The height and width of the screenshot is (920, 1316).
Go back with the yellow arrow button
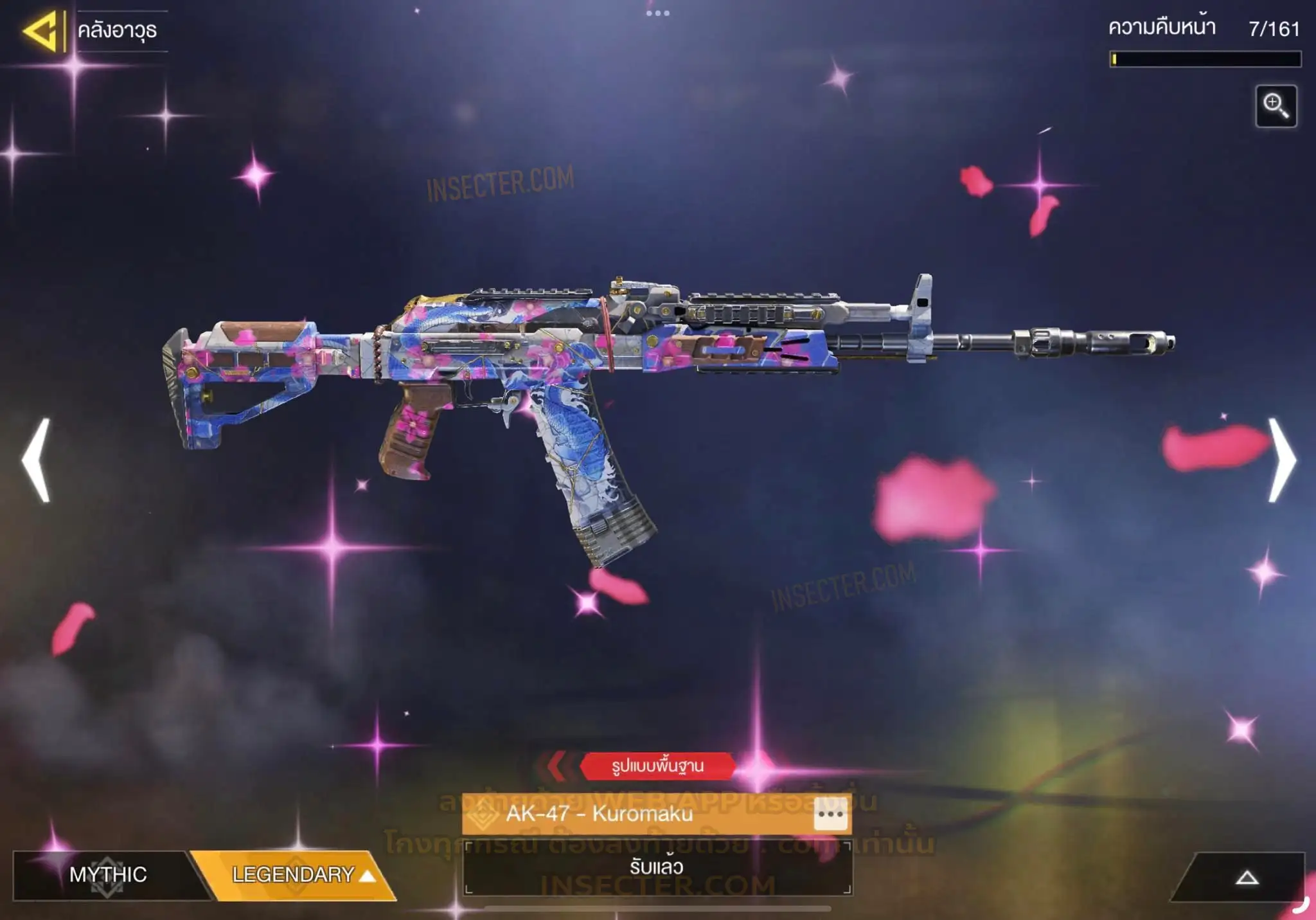[42, 30]
